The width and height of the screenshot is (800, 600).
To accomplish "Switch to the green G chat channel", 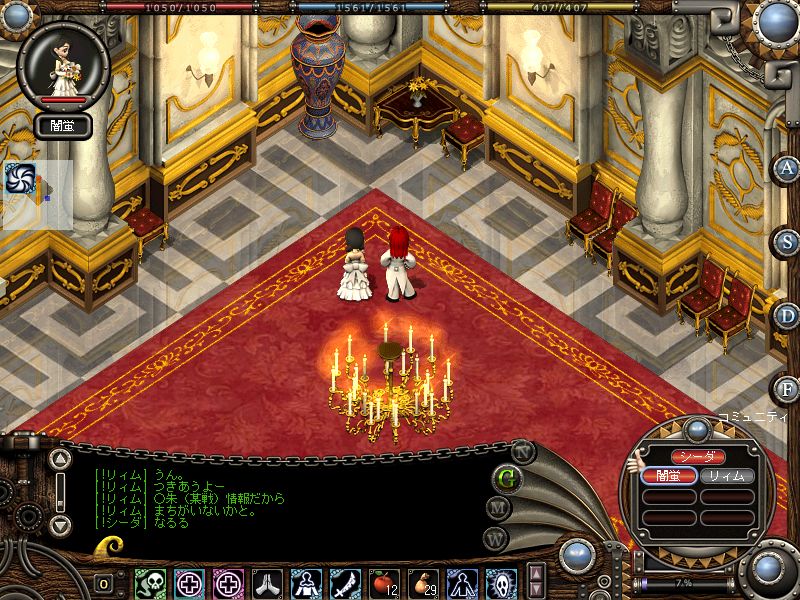I will tap(507, 477).
